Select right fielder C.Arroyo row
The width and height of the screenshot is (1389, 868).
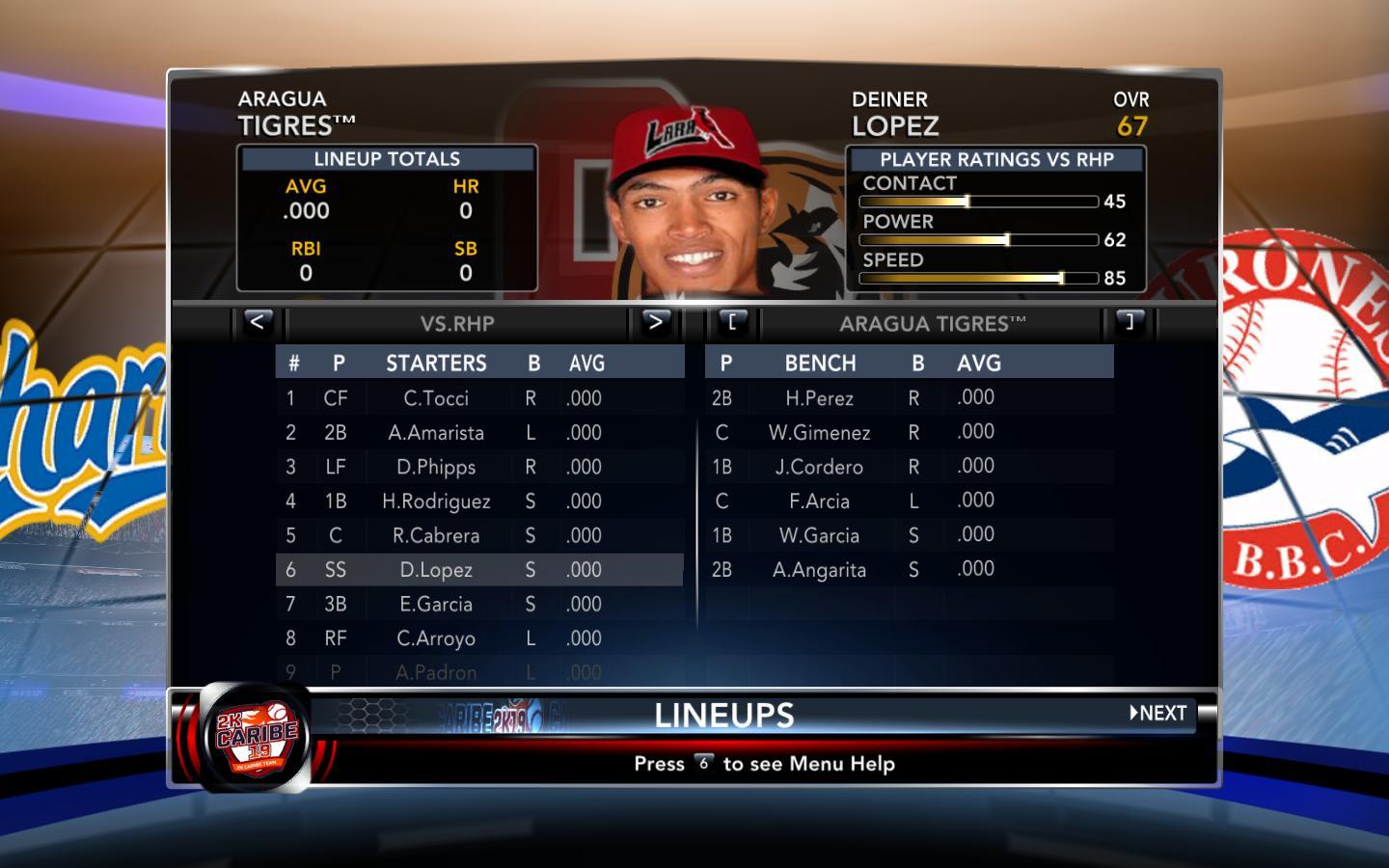(x=436, y=638)
